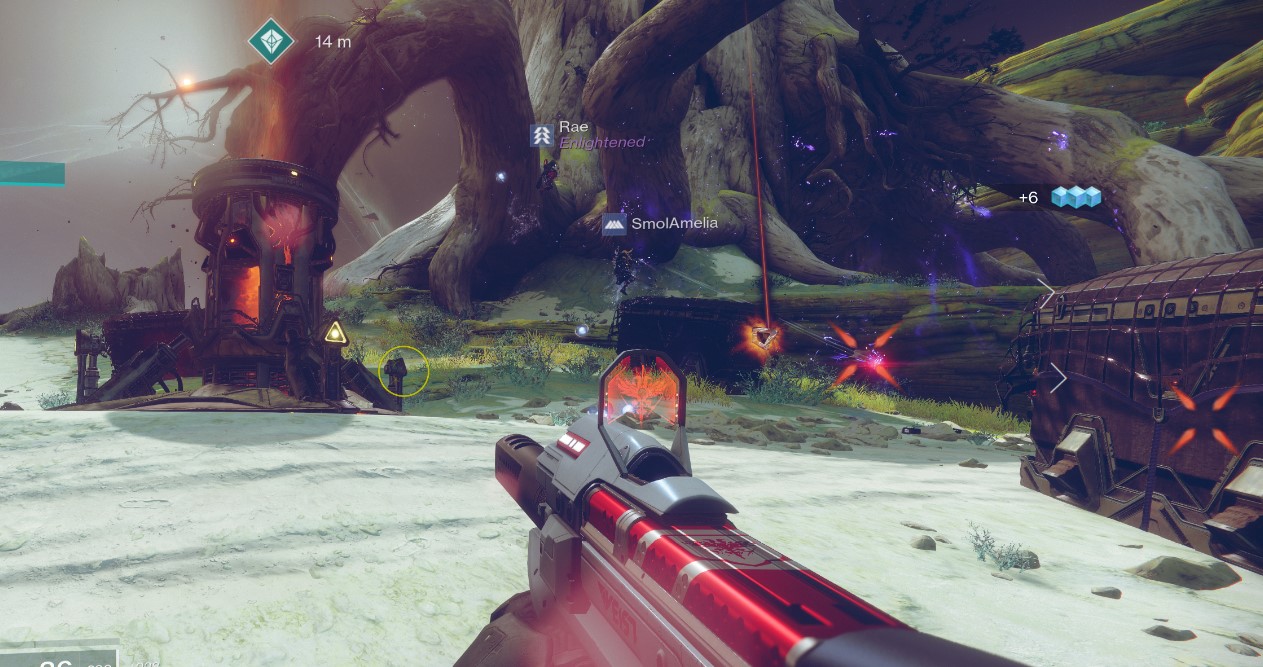Click the yellow warning triangle marker
Viewport: 1263px width, 667px height.
point(336,332)
